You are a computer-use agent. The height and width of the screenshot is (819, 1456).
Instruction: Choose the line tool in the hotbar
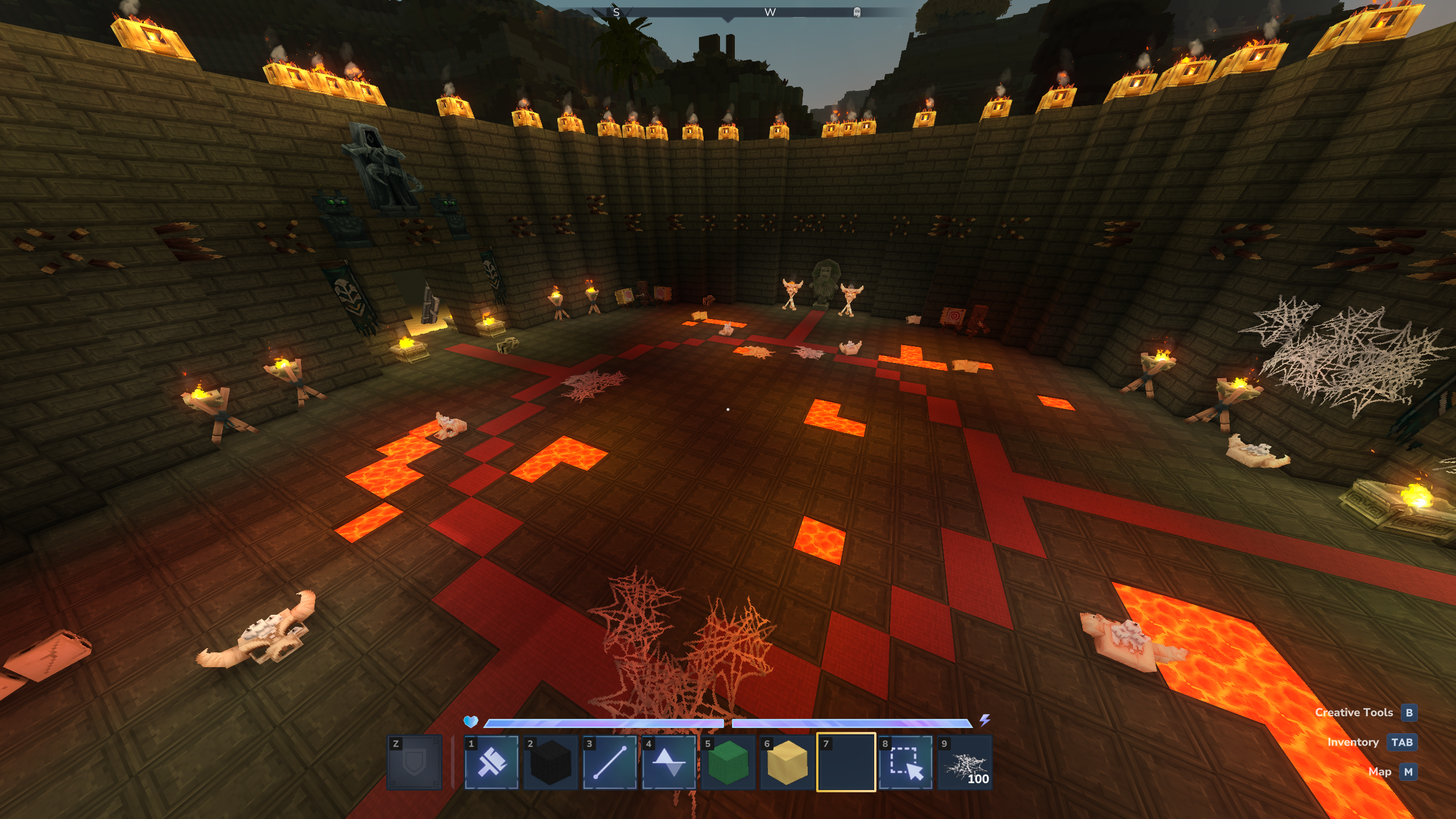(610, 763)
